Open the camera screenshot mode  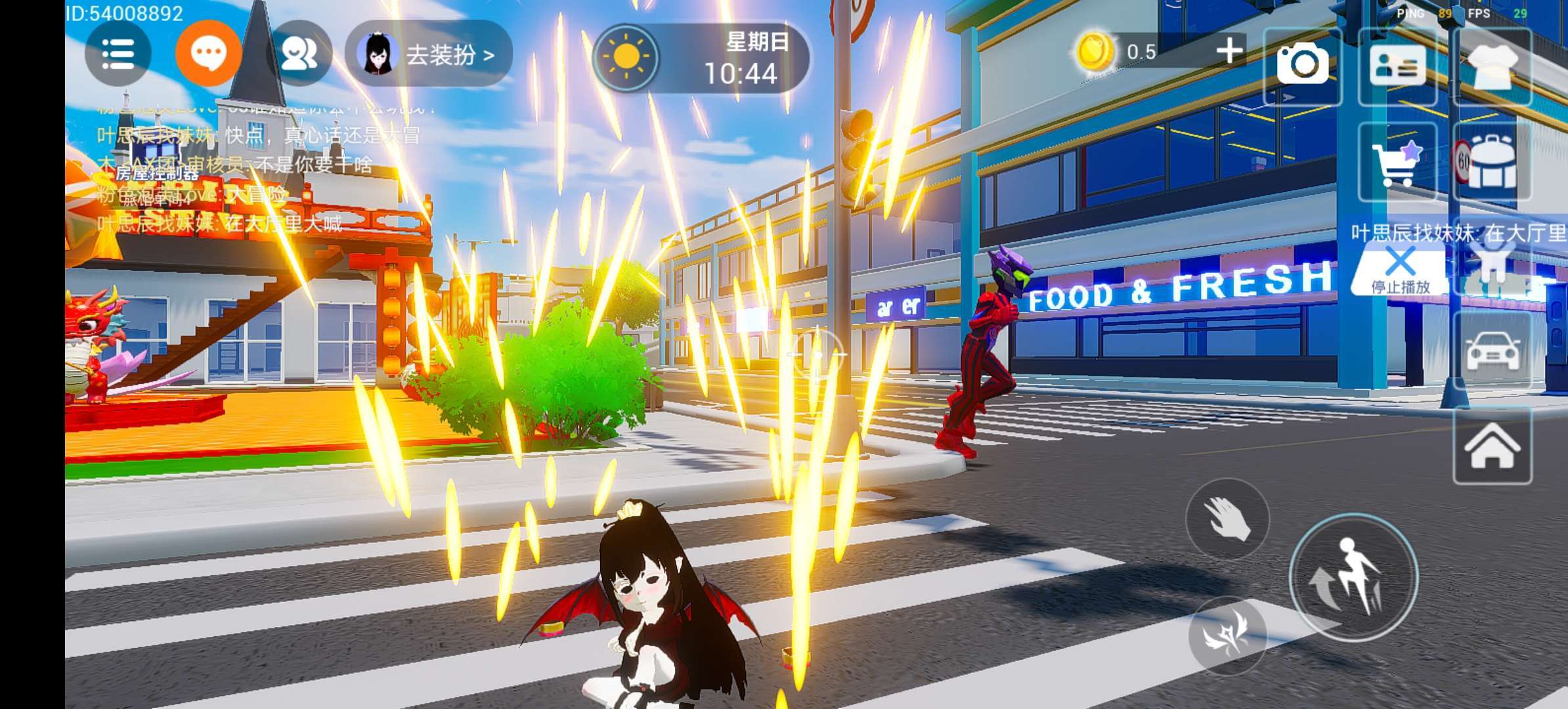pyautogui.click(x=1302, y=65)
